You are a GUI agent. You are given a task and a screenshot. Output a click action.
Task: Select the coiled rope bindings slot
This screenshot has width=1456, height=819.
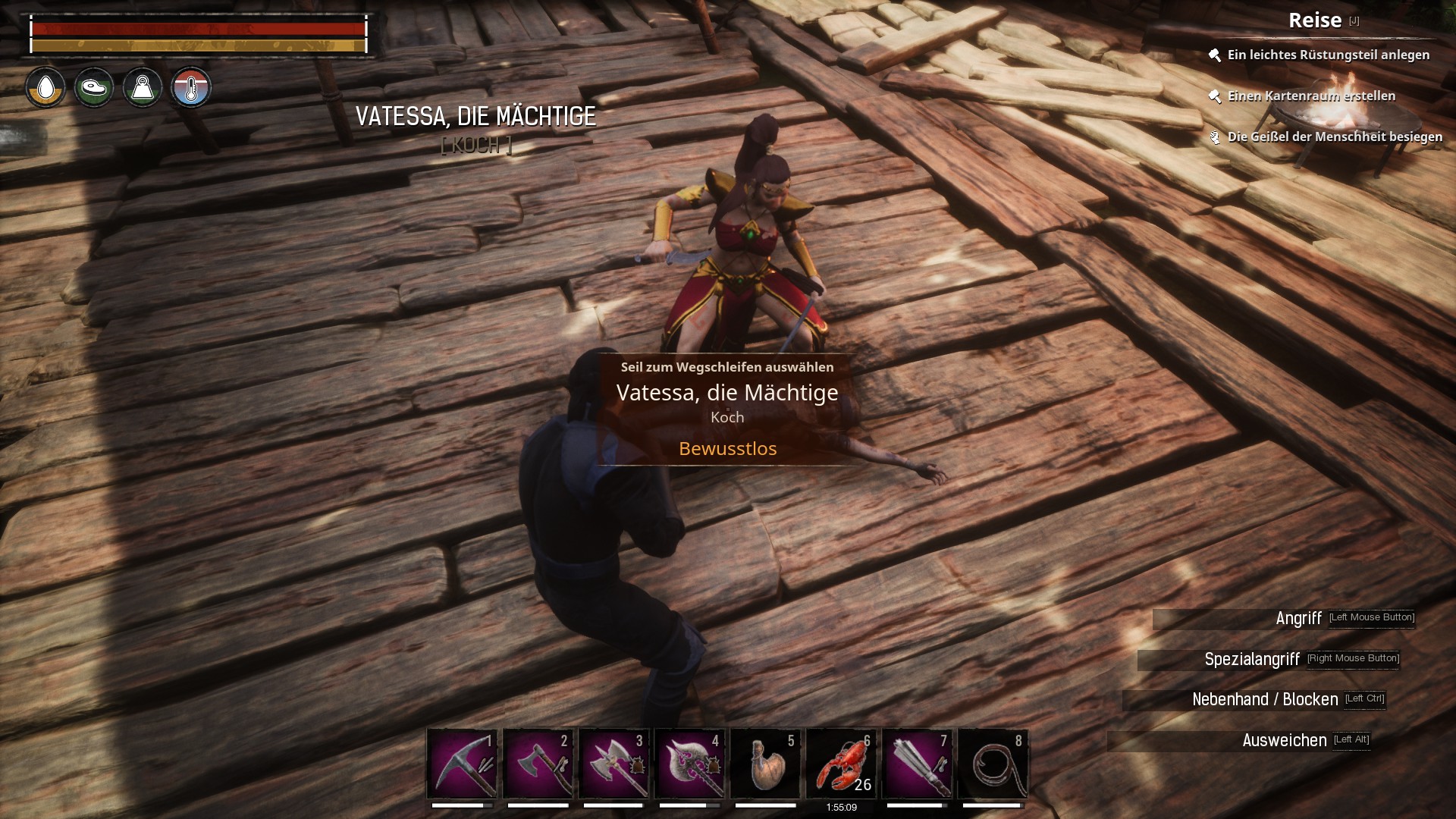[993, 764]
